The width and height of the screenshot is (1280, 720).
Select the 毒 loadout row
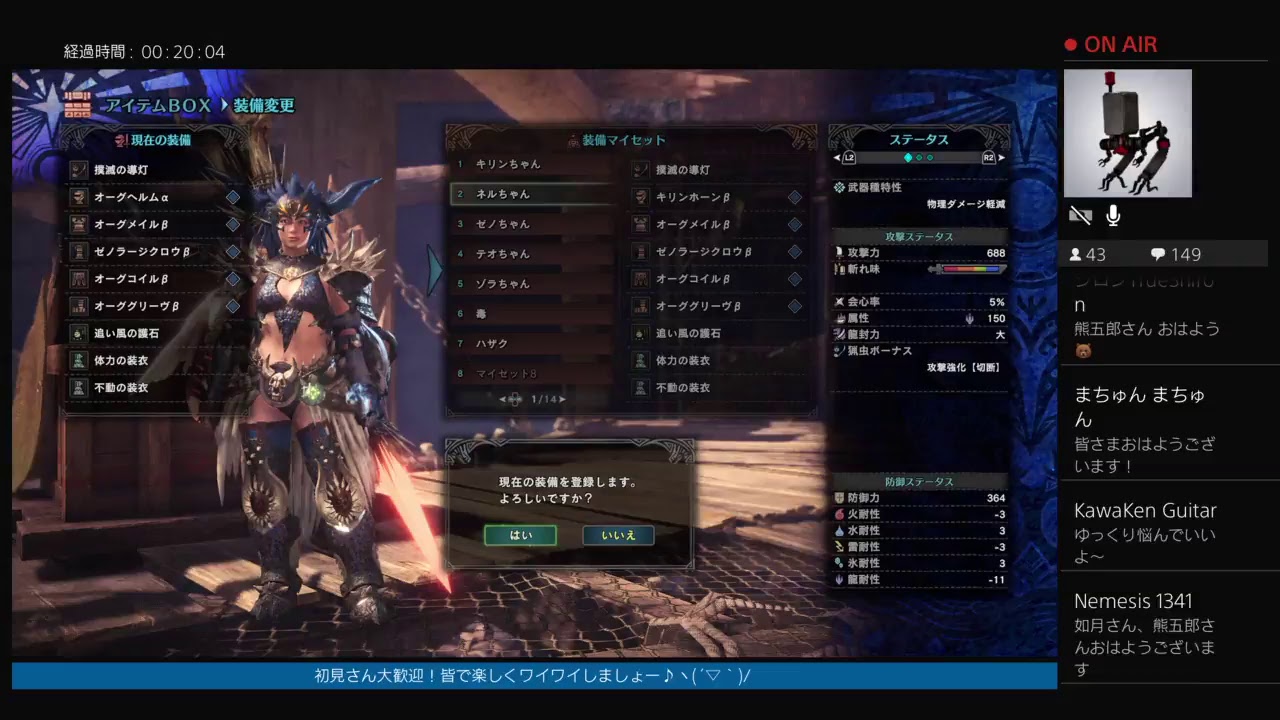click(530, 314)
